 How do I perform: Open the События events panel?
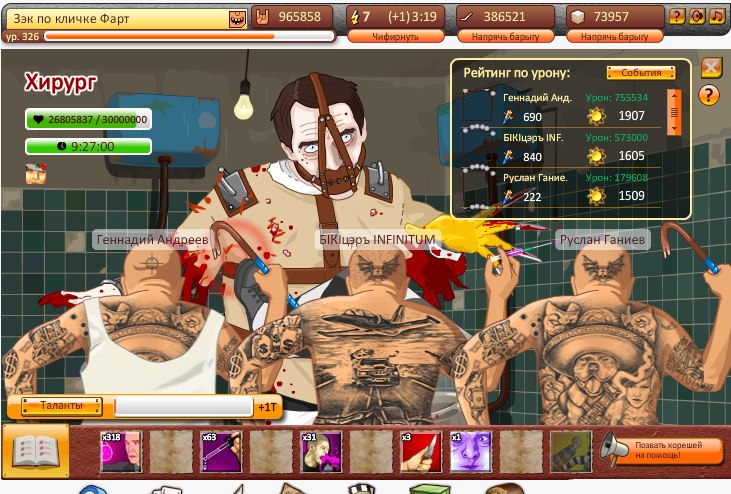click(634, 73)
